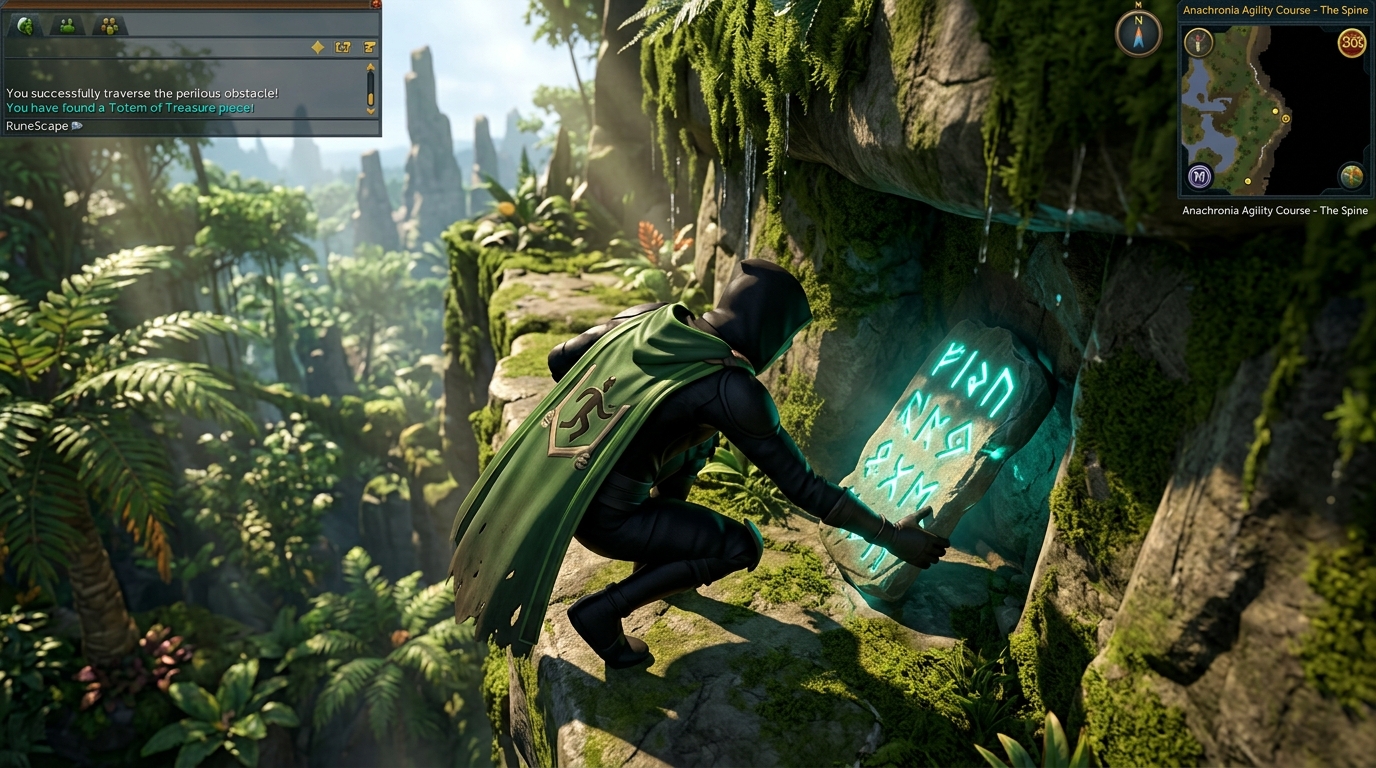
Task: Select the 30s timer orb above the minimap
Action: (1351, 43)
